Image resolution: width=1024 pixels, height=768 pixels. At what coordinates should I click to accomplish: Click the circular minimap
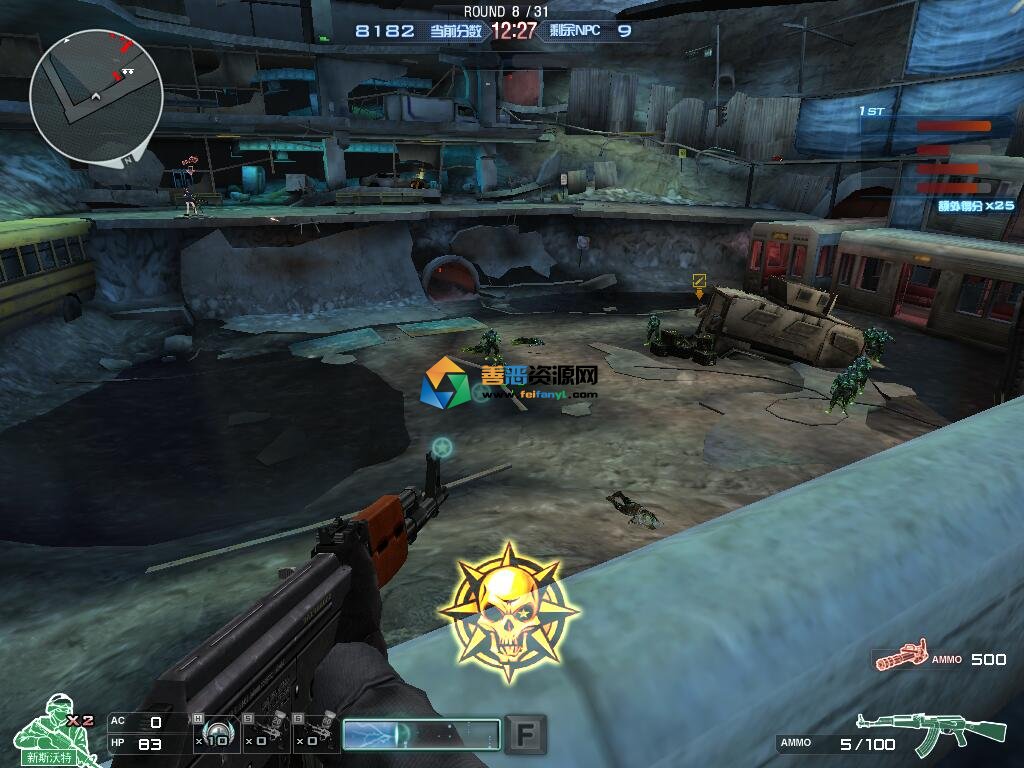point(96,95)
